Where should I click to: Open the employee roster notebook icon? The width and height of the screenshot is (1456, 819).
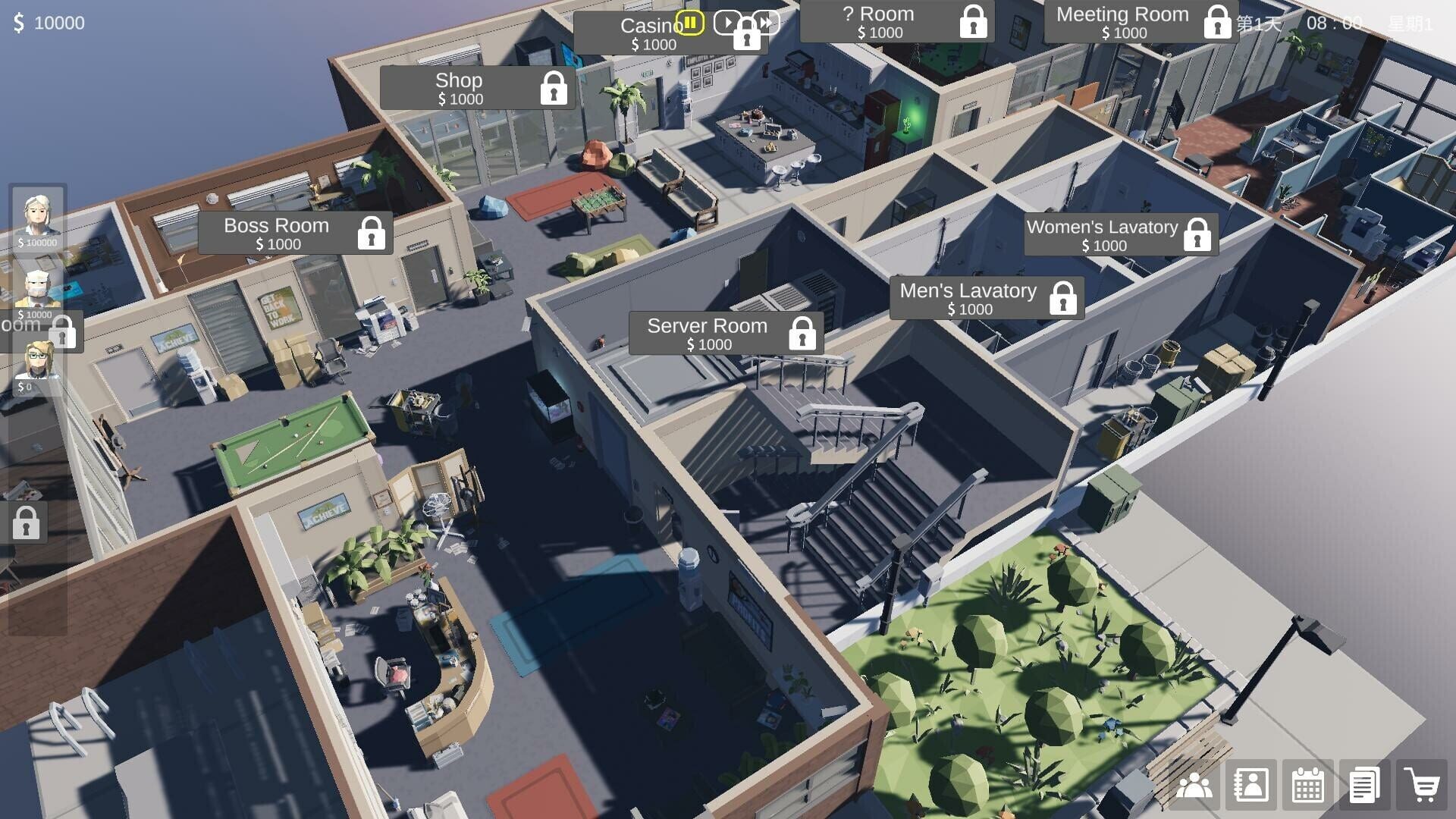pos(1250,786)
